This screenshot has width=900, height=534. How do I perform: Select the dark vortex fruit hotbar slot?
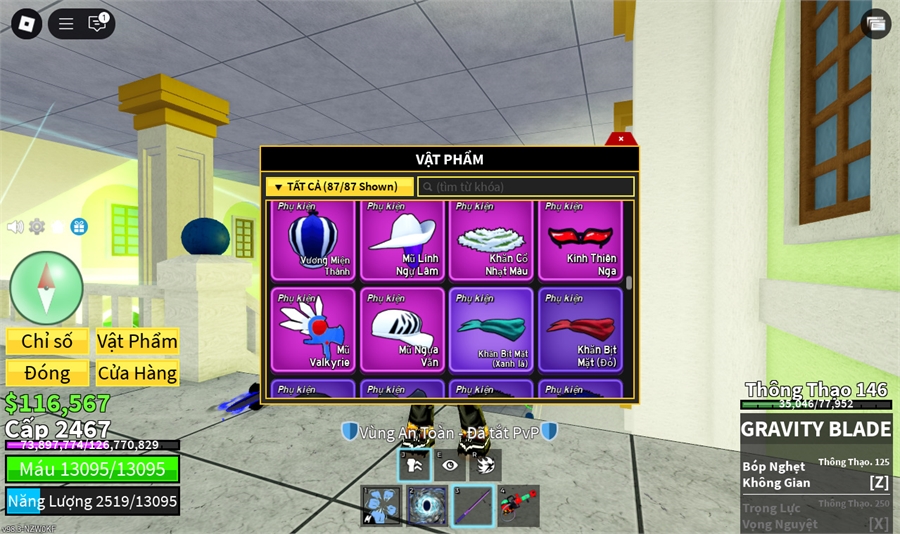point(427,506)
